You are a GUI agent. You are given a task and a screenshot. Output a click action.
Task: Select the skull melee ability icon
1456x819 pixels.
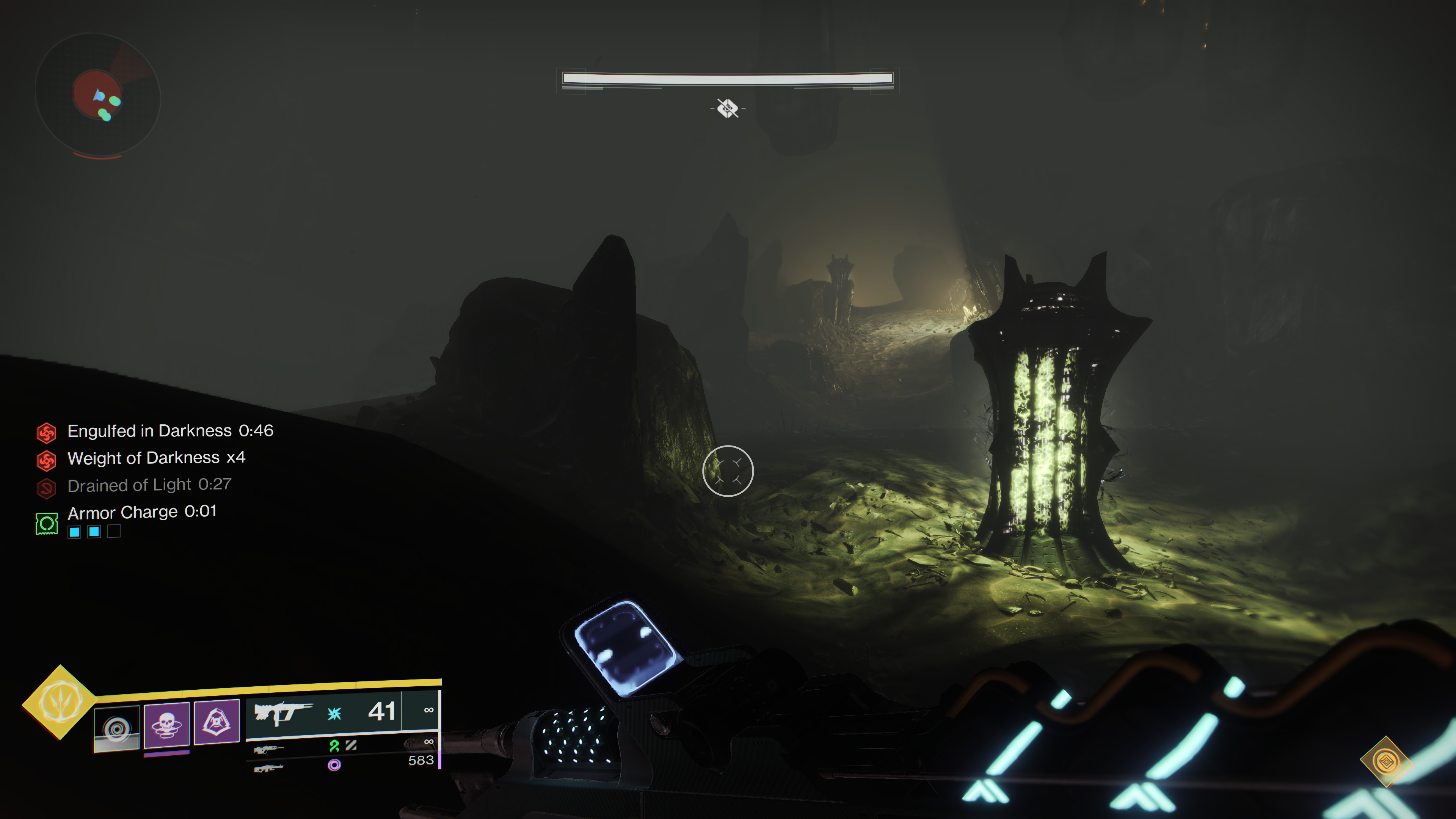click(166, 725)
